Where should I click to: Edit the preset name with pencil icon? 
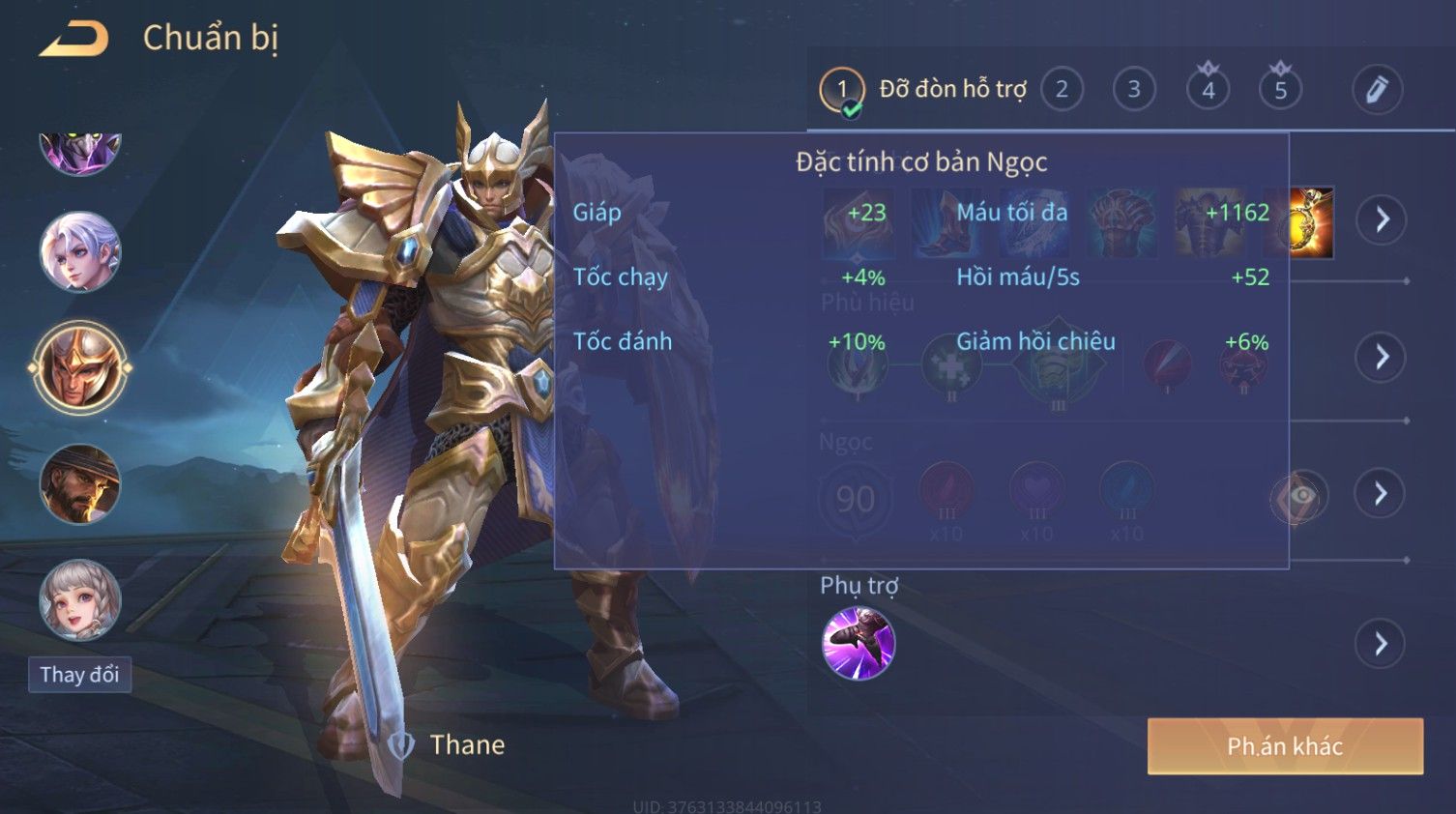pyautogui.click(x=1377, y=90)
